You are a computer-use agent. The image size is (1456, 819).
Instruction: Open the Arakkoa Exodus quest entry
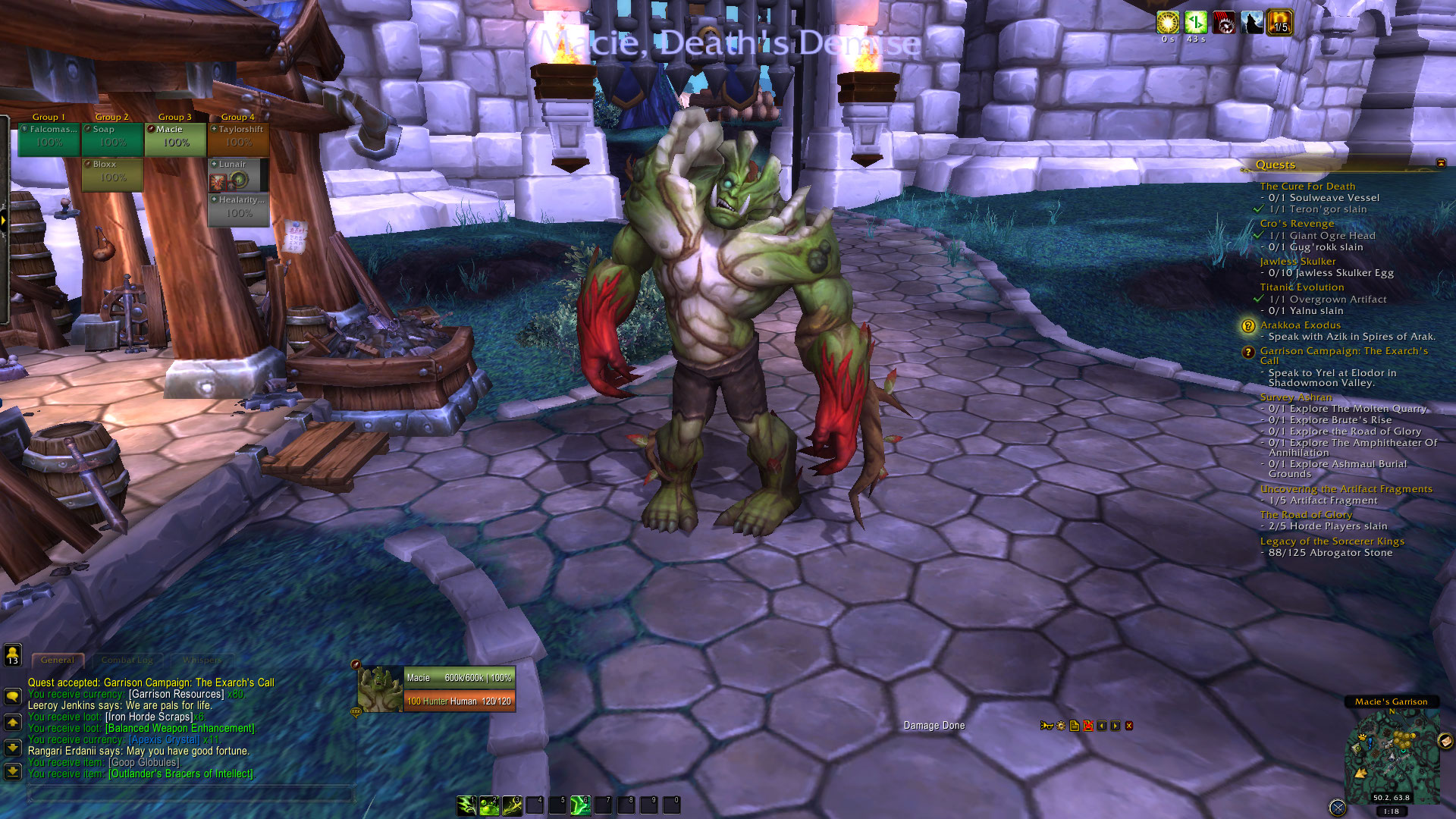point(1300,325)
